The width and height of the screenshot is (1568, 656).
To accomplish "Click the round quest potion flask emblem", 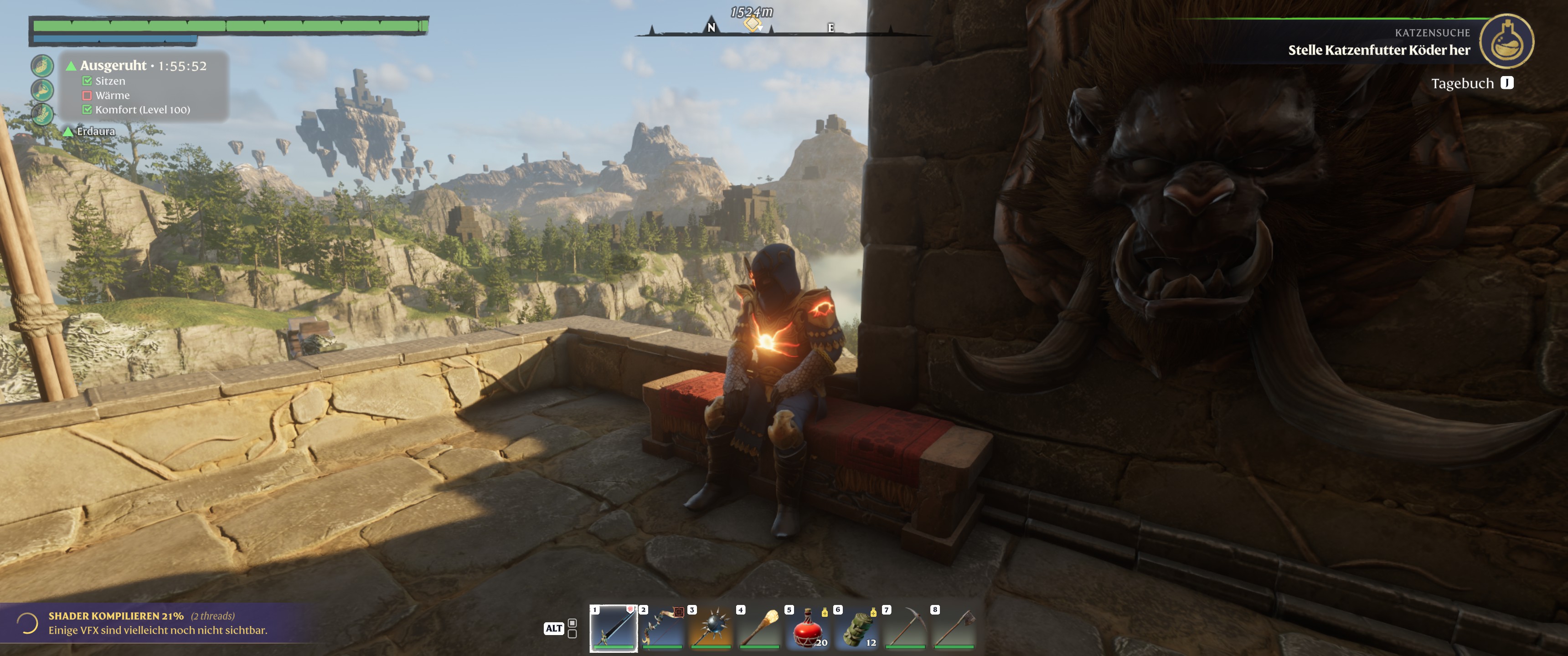I will point(1506,41).
